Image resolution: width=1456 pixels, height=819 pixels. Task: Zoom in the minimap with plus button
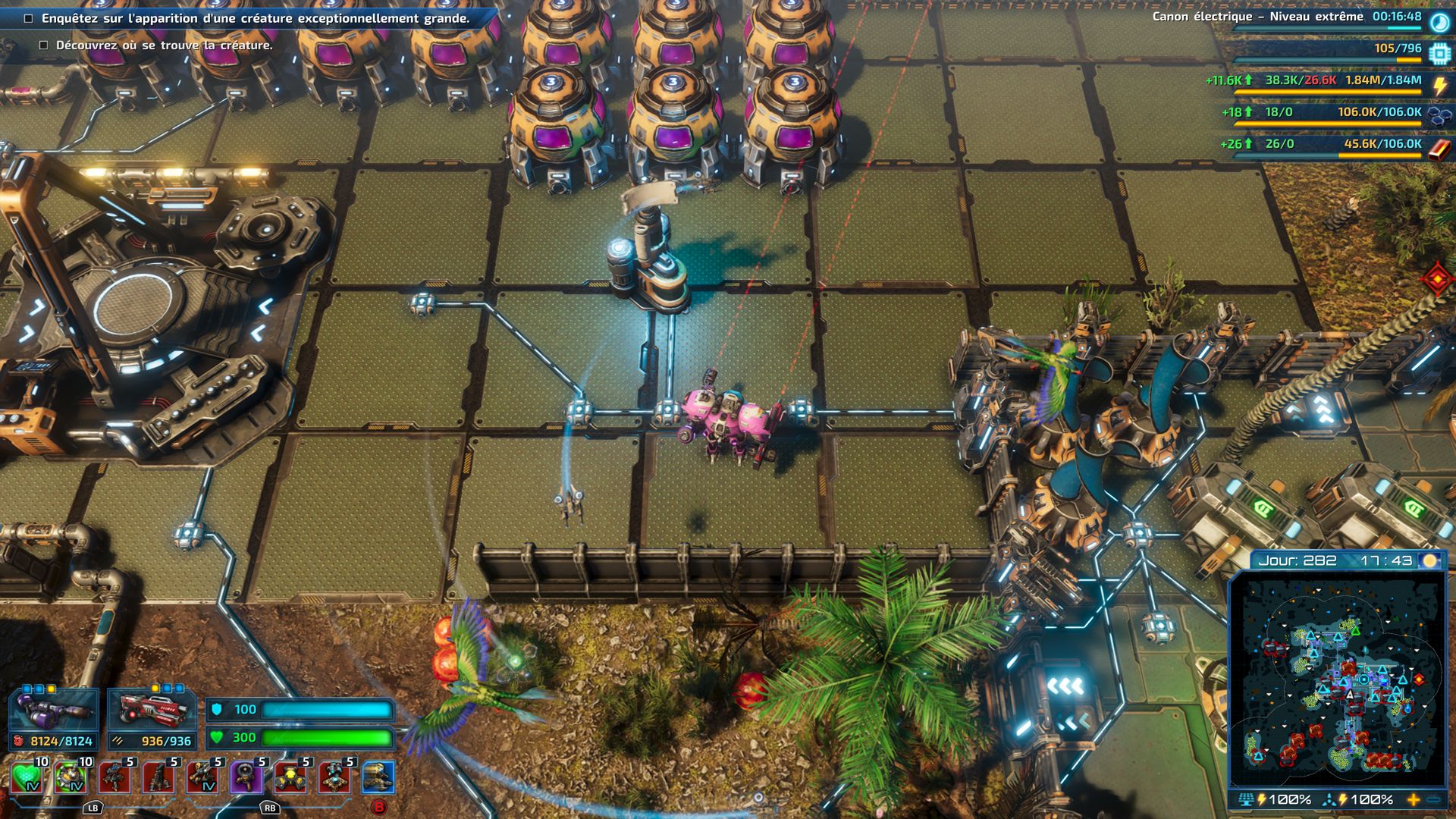(x=1414, y=799)
